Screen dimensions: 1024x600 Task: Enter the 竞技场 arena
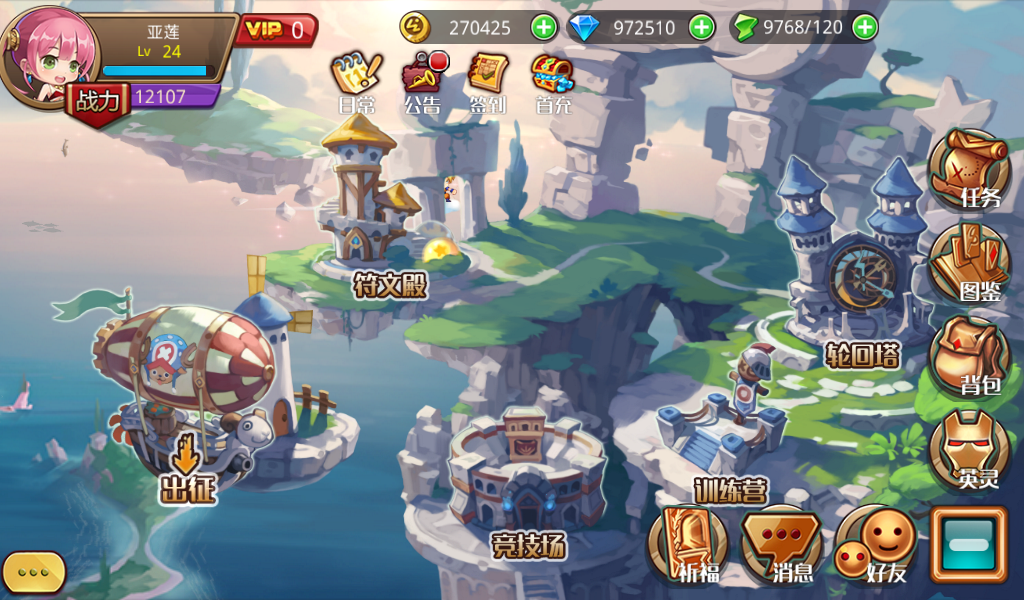(527, 475)
